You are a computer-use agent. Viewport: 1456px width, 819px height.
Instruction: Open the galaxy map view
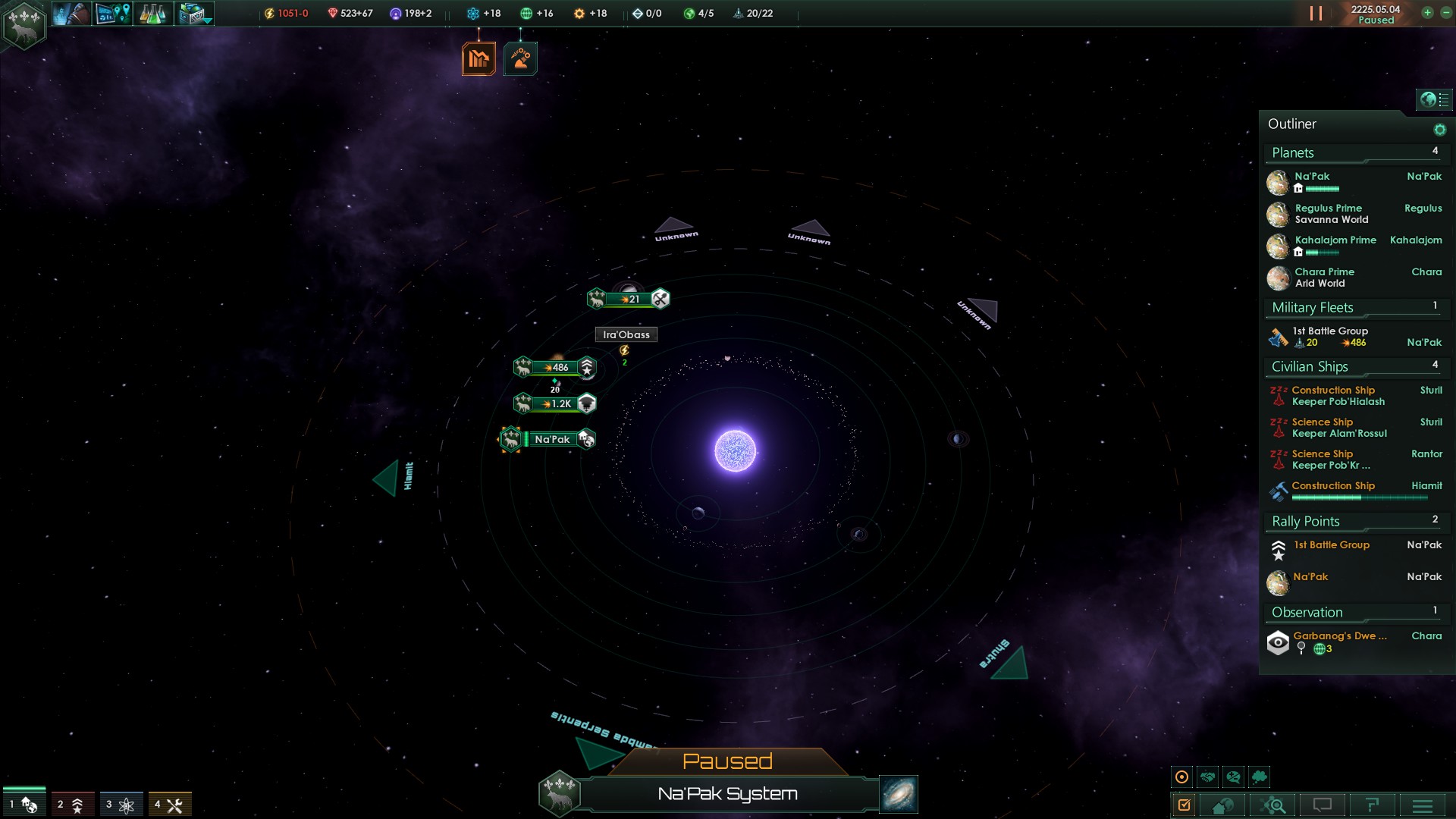point(899,794)
